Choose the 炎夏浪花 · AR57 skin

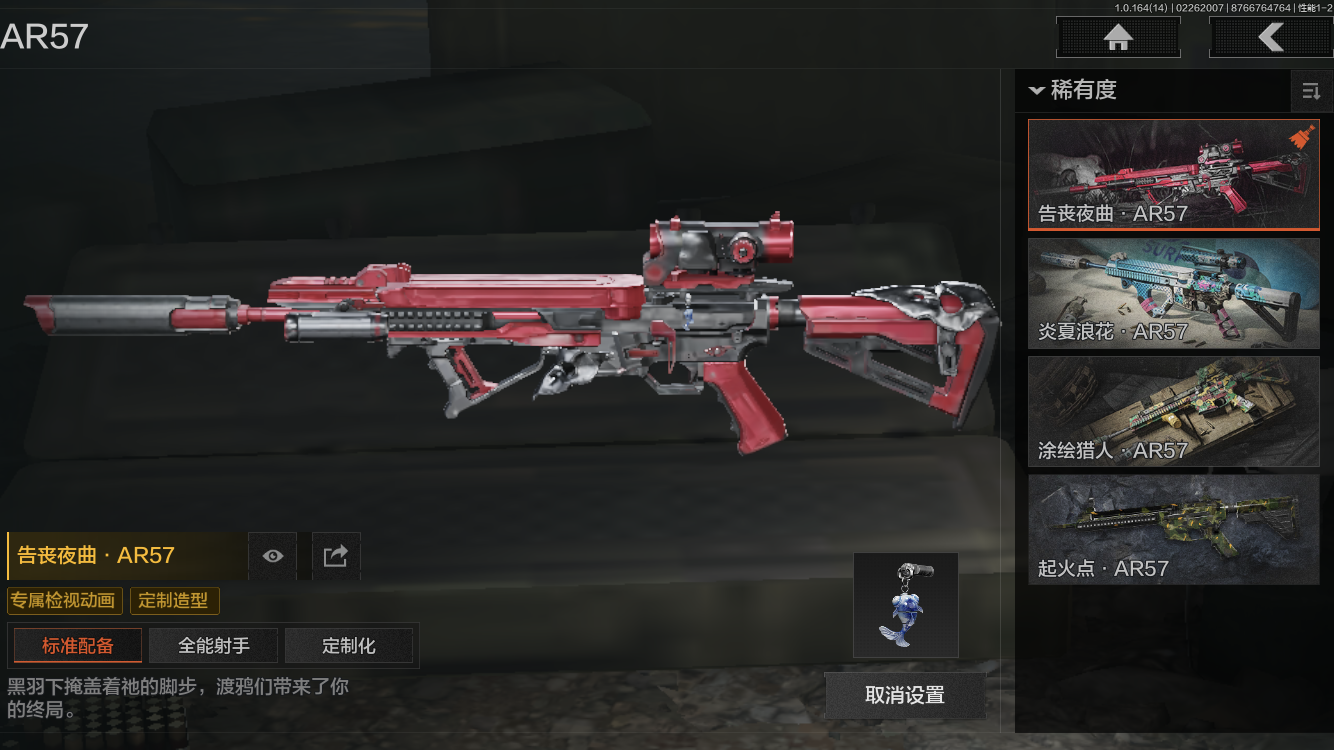1173,294
